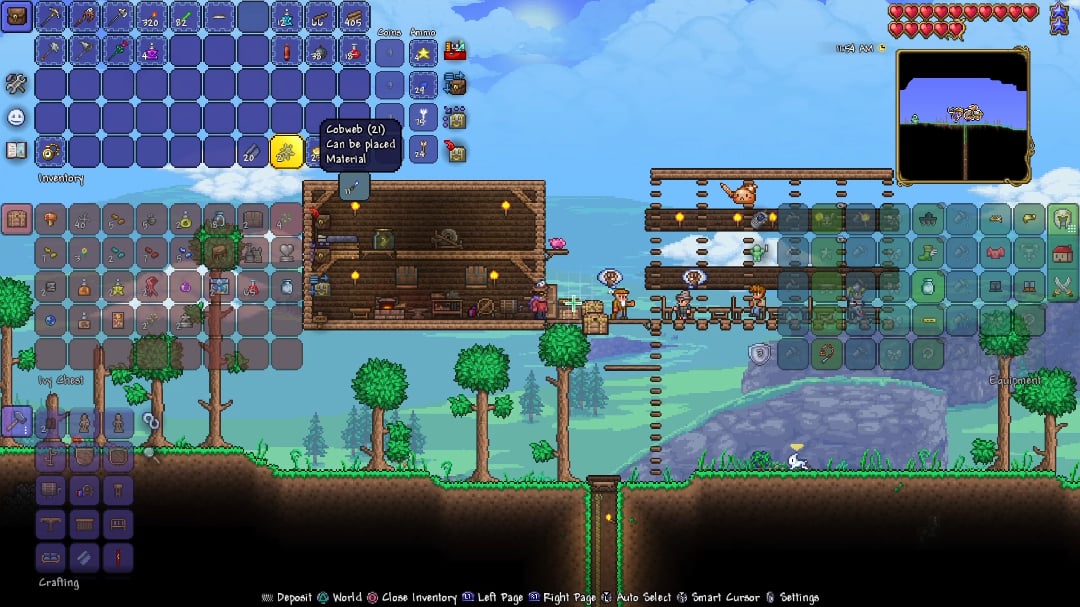Open the bestiary book icon

point(16,151)
